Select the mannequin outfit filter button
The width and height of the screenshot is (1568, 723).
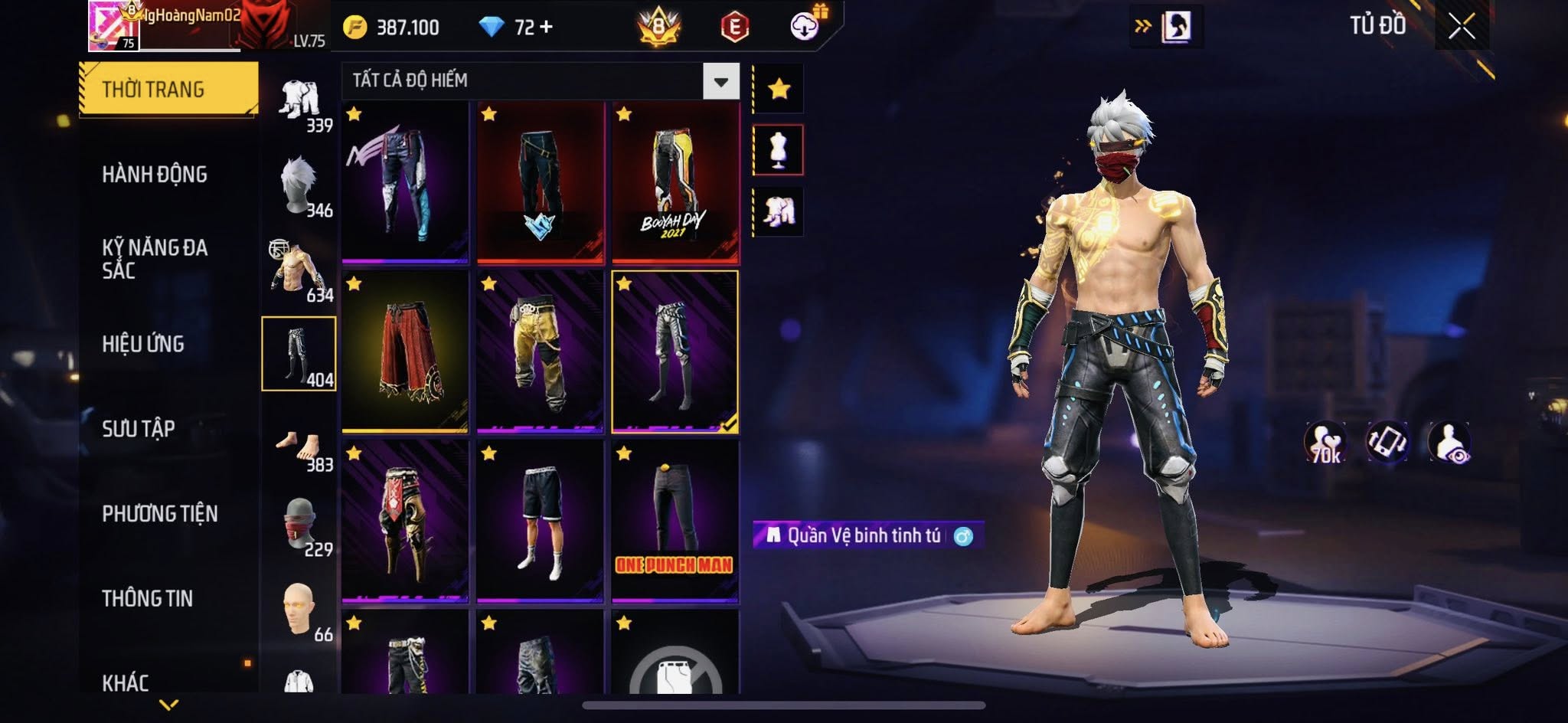pyautogui.click(x=779, y=150)
